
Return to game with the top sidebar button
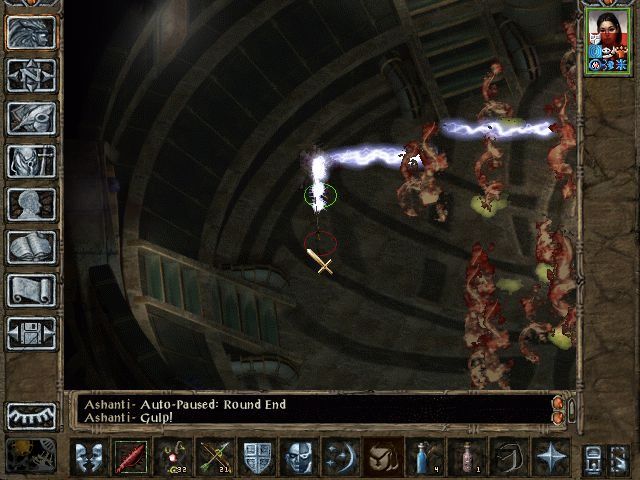(31, 32)
